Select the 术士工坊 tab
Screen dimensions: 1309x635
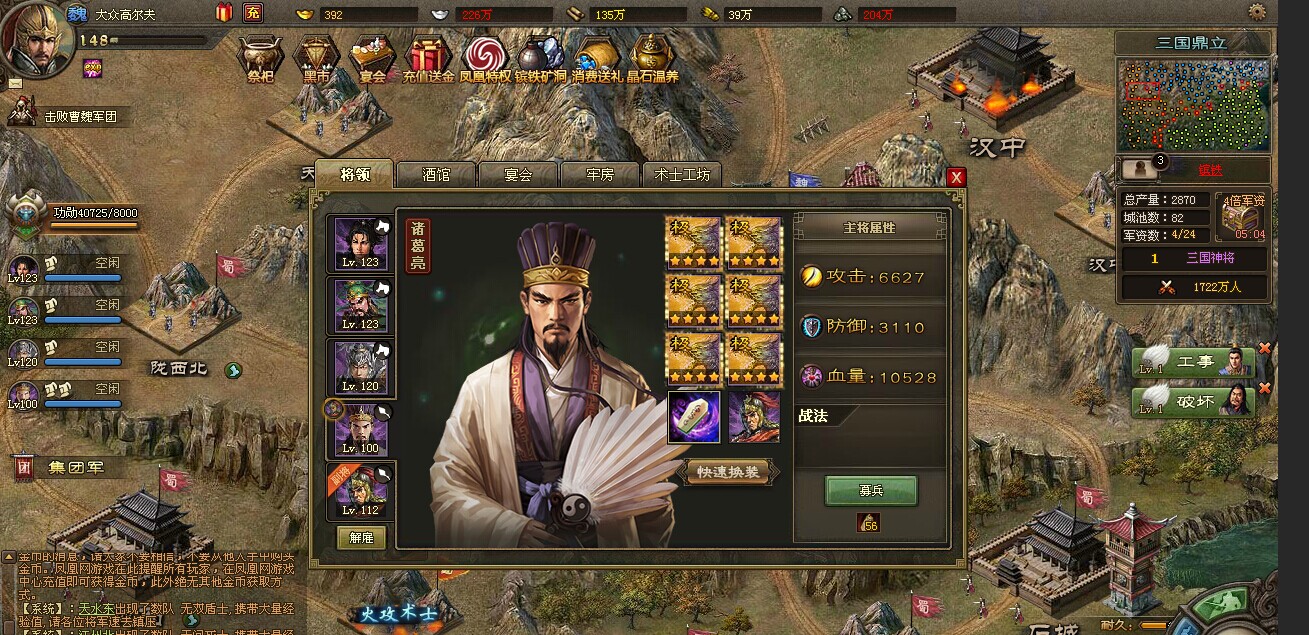coord(681,174)
